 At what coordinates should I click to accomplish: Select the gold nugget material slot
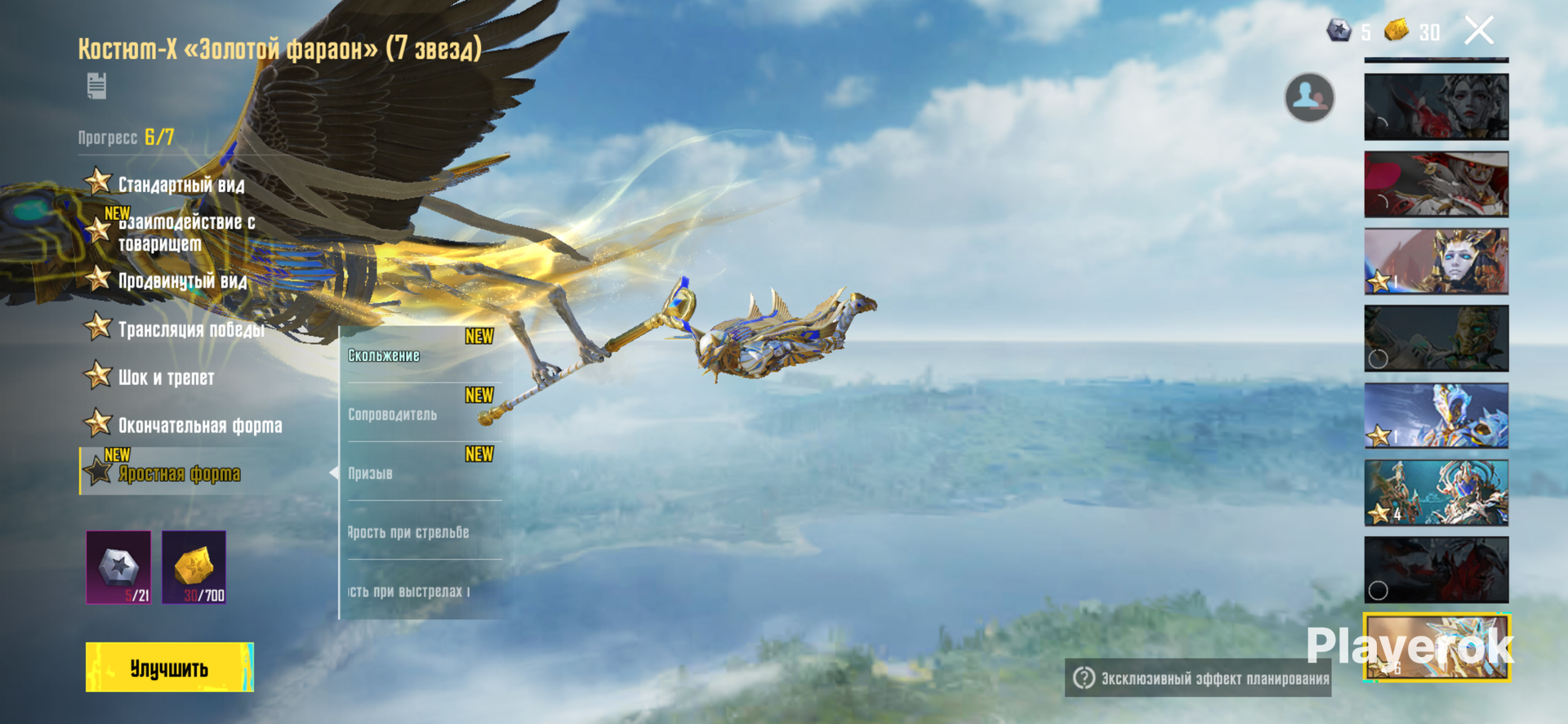point(194,567)
